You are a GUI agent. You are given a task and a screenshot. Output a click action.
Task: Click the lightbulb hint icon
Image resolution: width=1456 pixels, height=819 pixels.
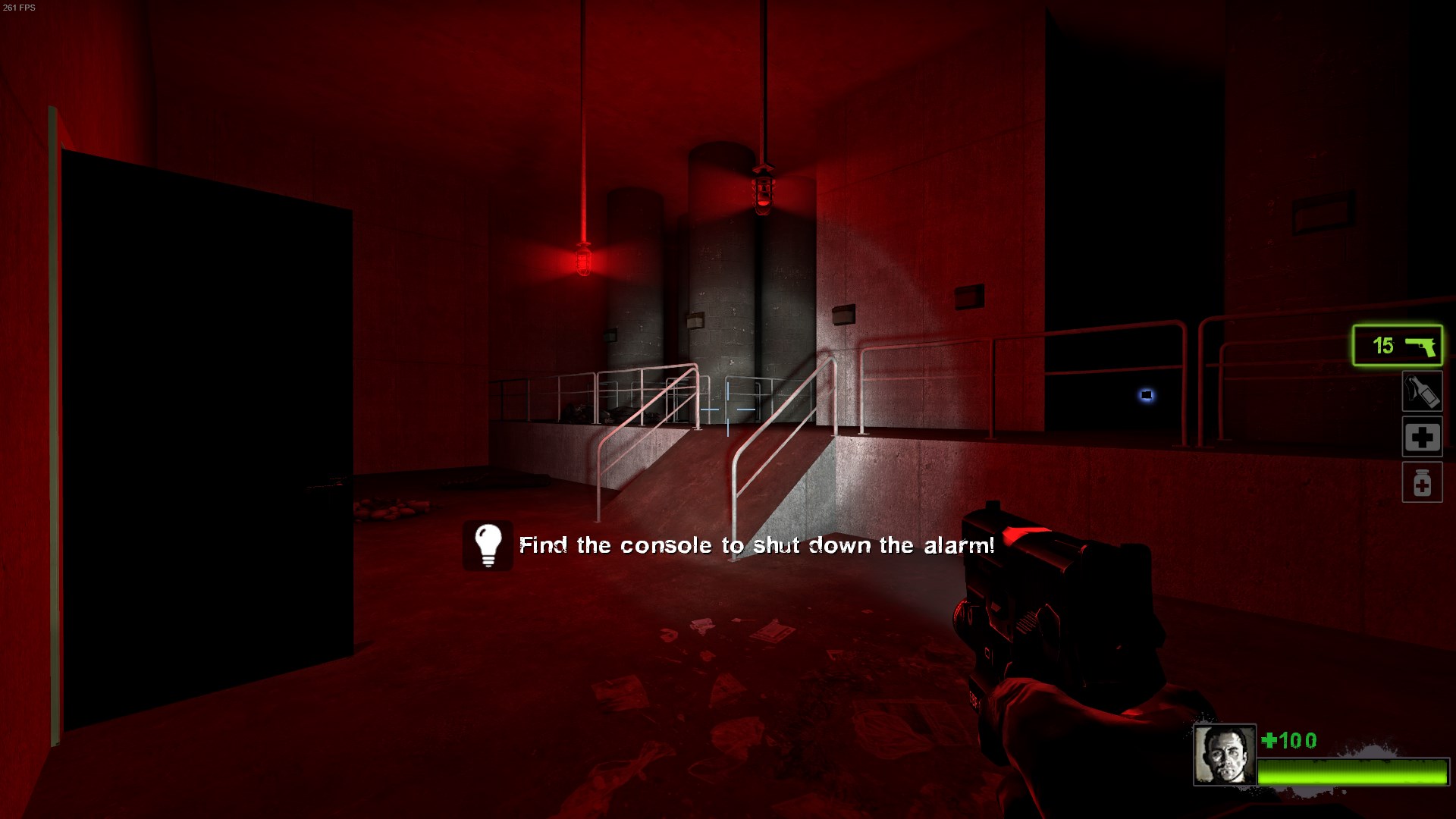pos(488,545)
